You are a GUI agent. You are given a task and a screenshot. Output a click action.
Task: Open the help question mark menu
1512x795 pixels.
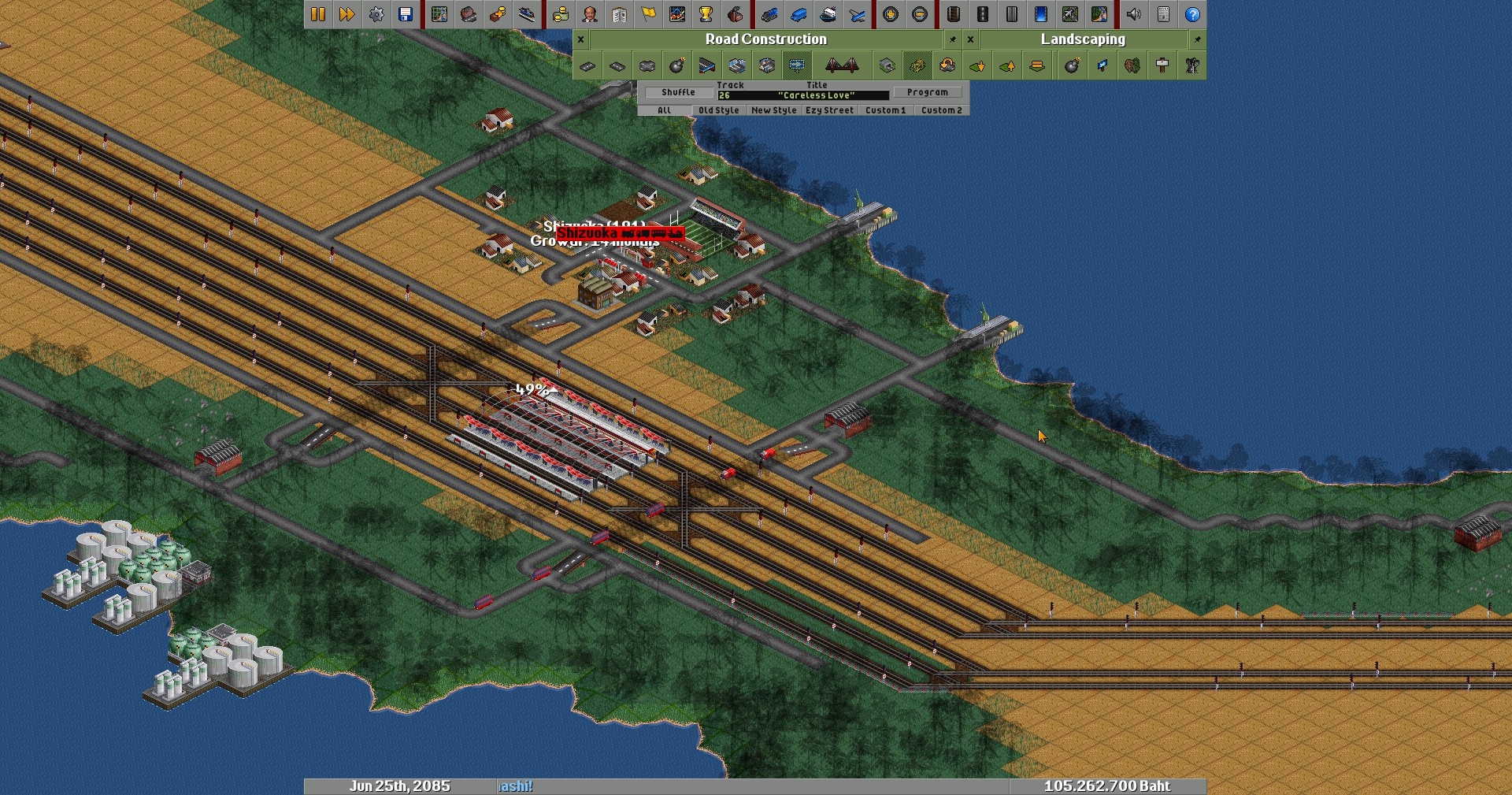click(x=1192, y=14)
